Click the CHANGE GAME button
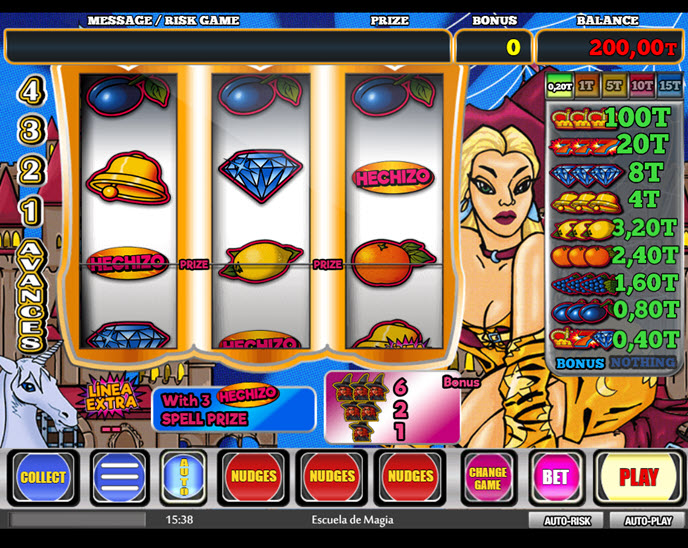This screenshot has width=688, height=548. (487, 477)
